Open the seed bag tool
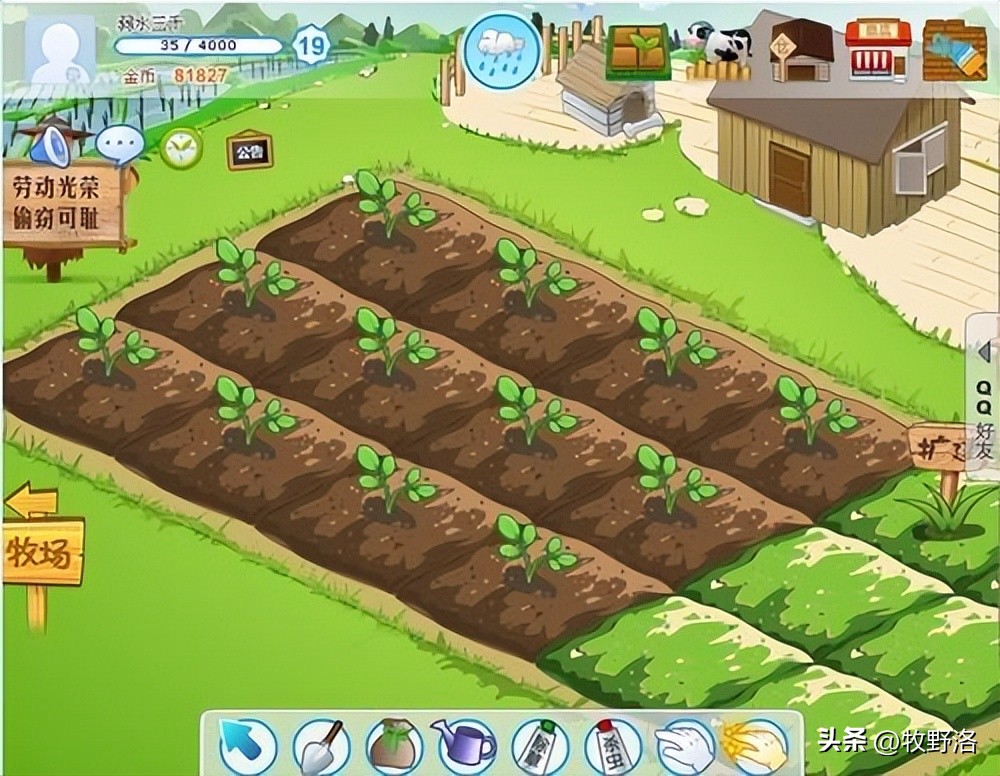The width and height of the screenshot is (1000, 776). (x=393, y=745)
